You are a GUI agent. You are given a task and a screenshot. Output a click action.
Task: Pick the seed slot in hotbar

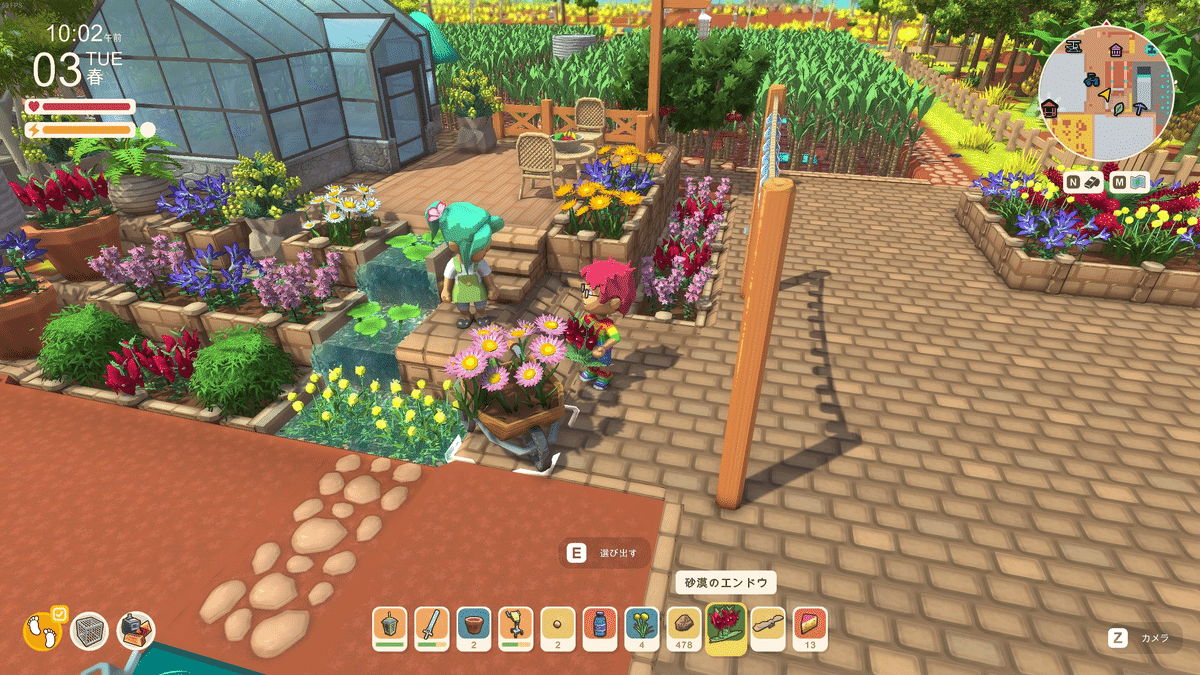tap(558, 627)
